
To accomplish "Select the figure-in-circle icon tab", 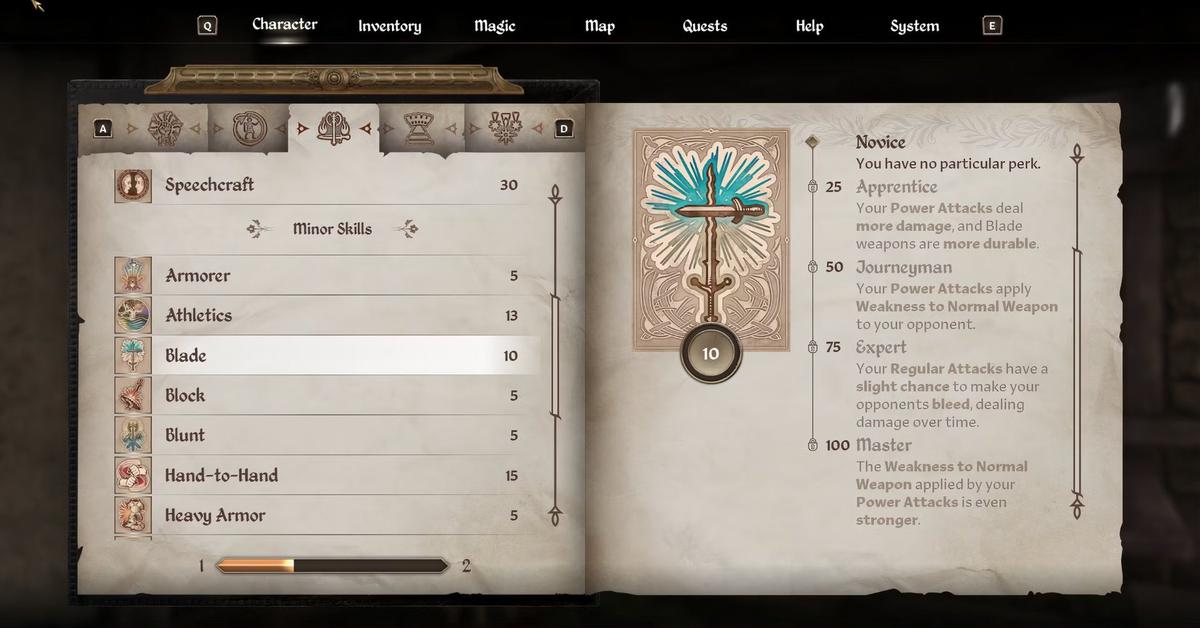I will pyautogui.click(x=247, y=128).
